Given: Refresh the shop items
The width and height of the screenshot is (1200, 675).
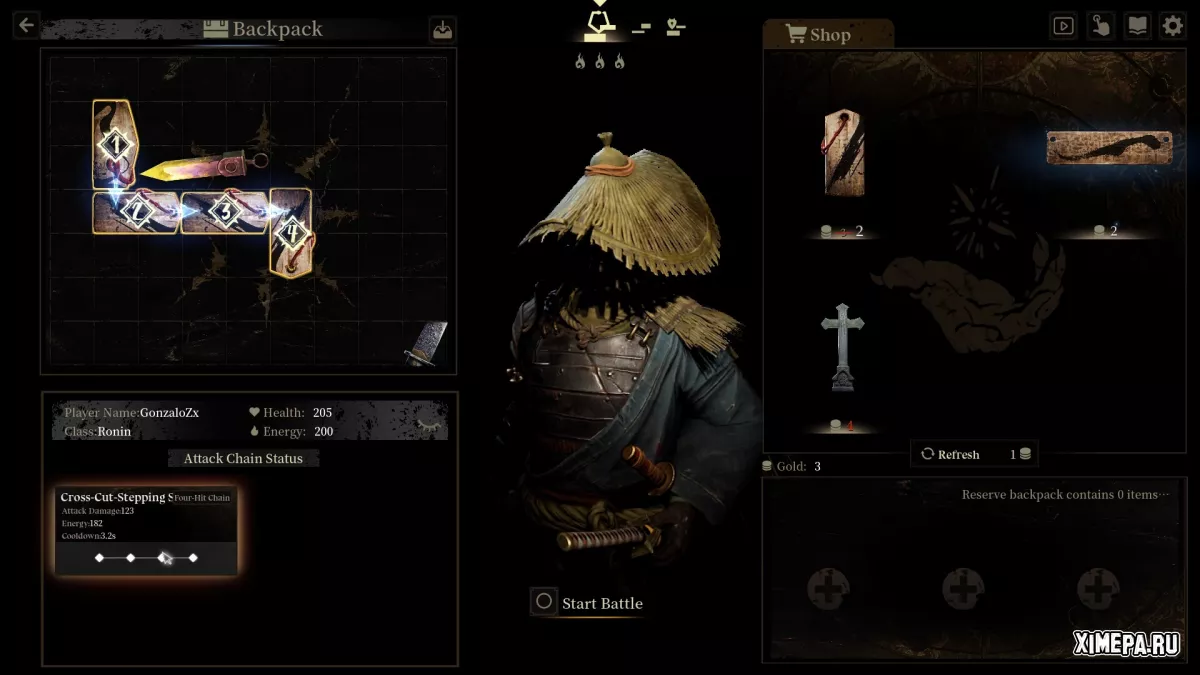Looking at the screenshot, I should coord(950,454).
